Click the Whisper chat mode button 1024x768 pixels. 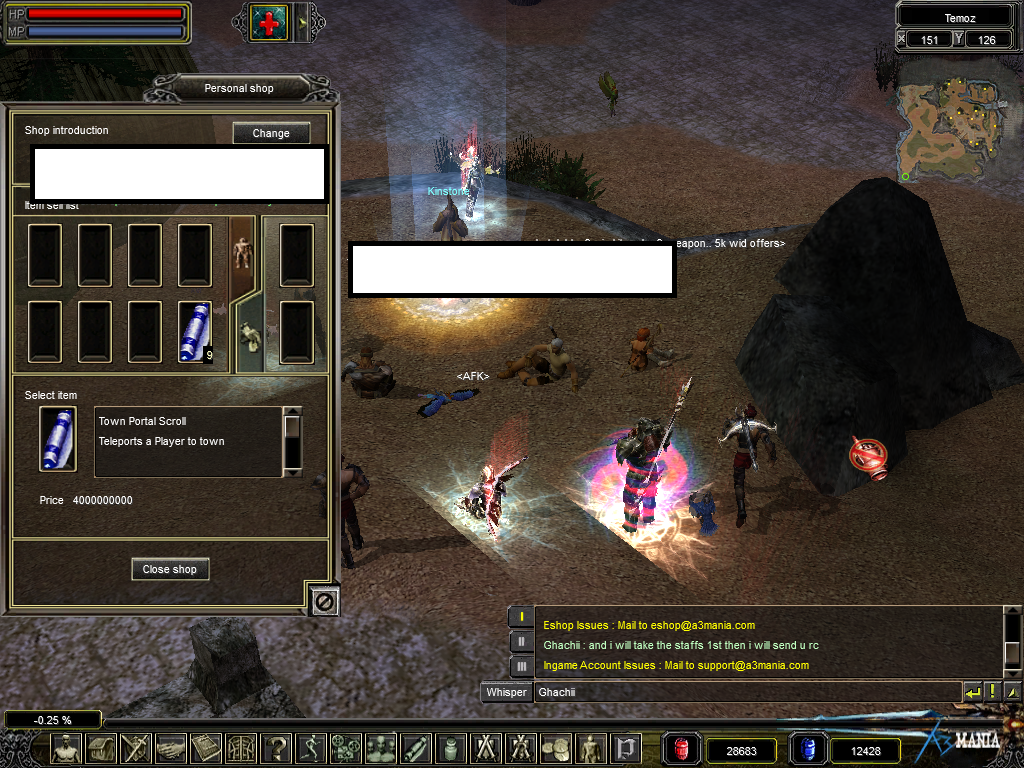point(506,692)
